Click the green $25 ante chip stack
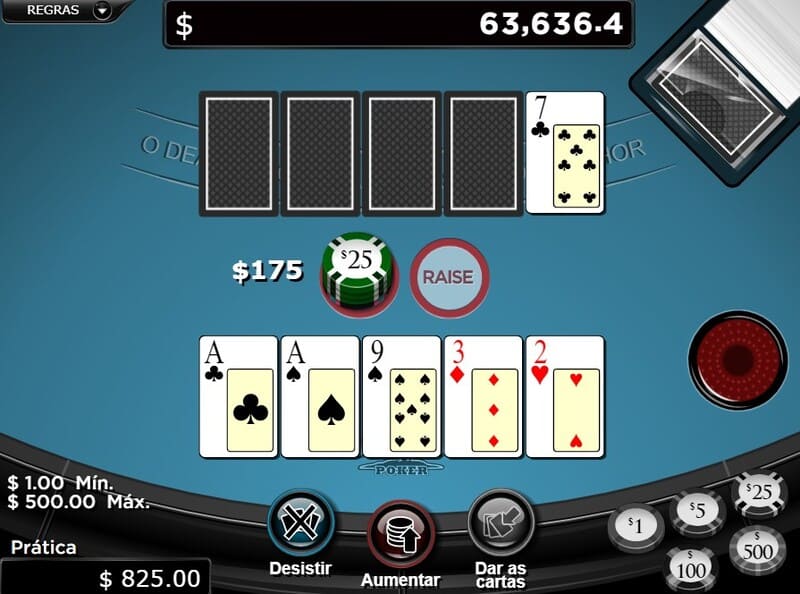Image resolution: width=800 pixels, height=594 pixels. (357, 272)
